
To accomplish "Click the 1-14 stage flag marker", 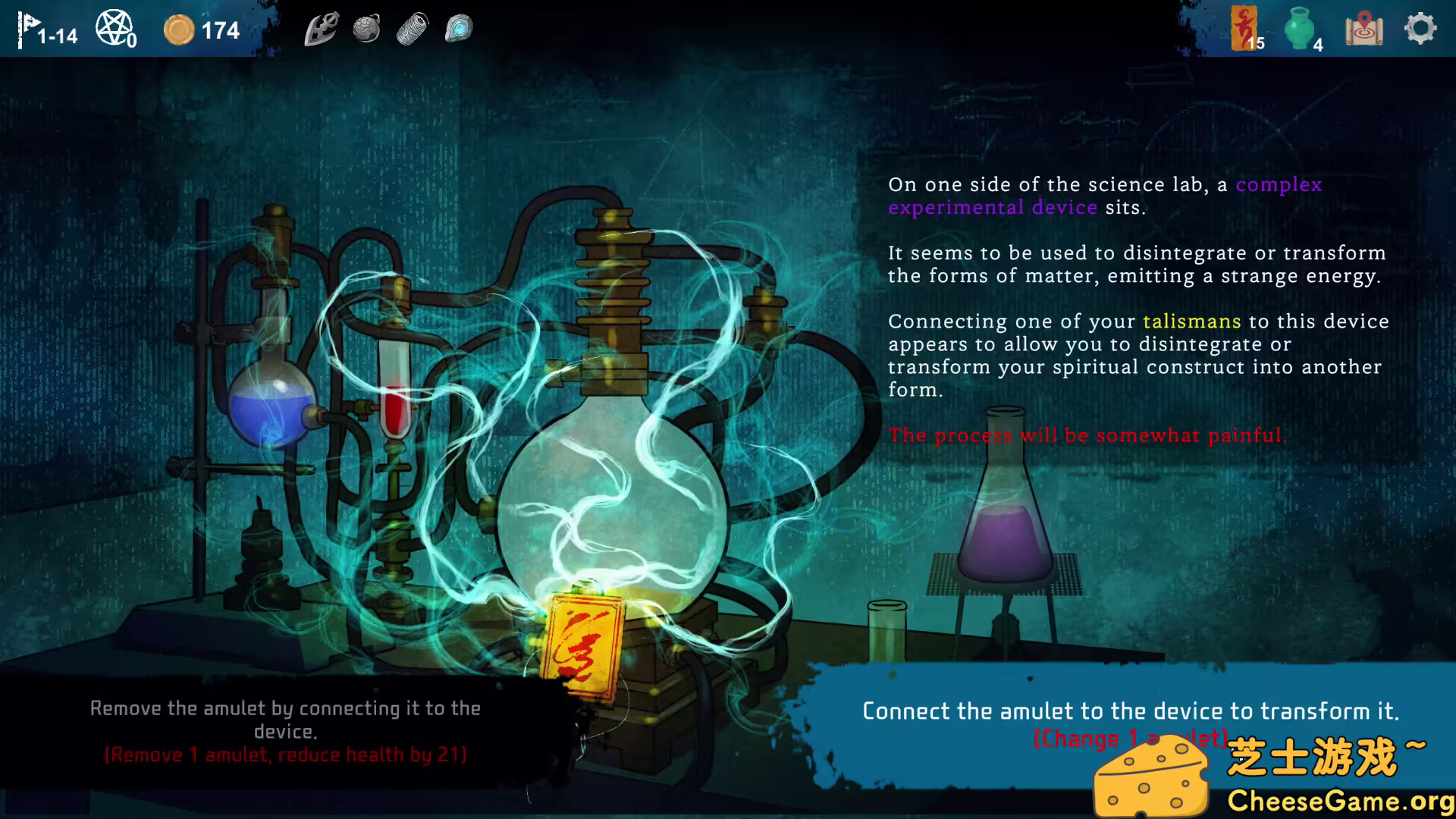I will click(x=45, y=30).
